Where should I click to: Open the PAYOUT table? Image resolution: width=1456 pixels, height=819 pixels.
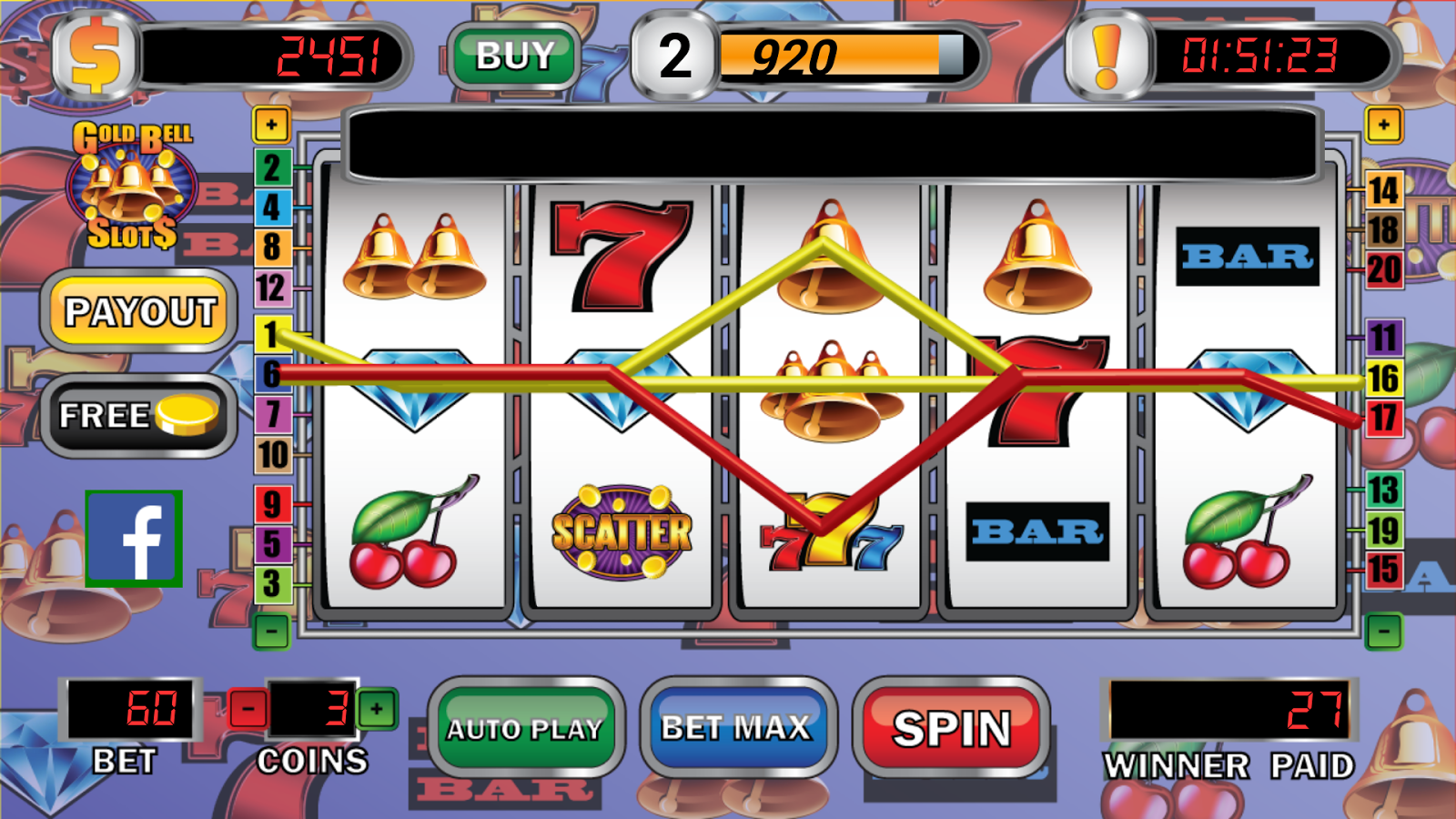point(140,312)
